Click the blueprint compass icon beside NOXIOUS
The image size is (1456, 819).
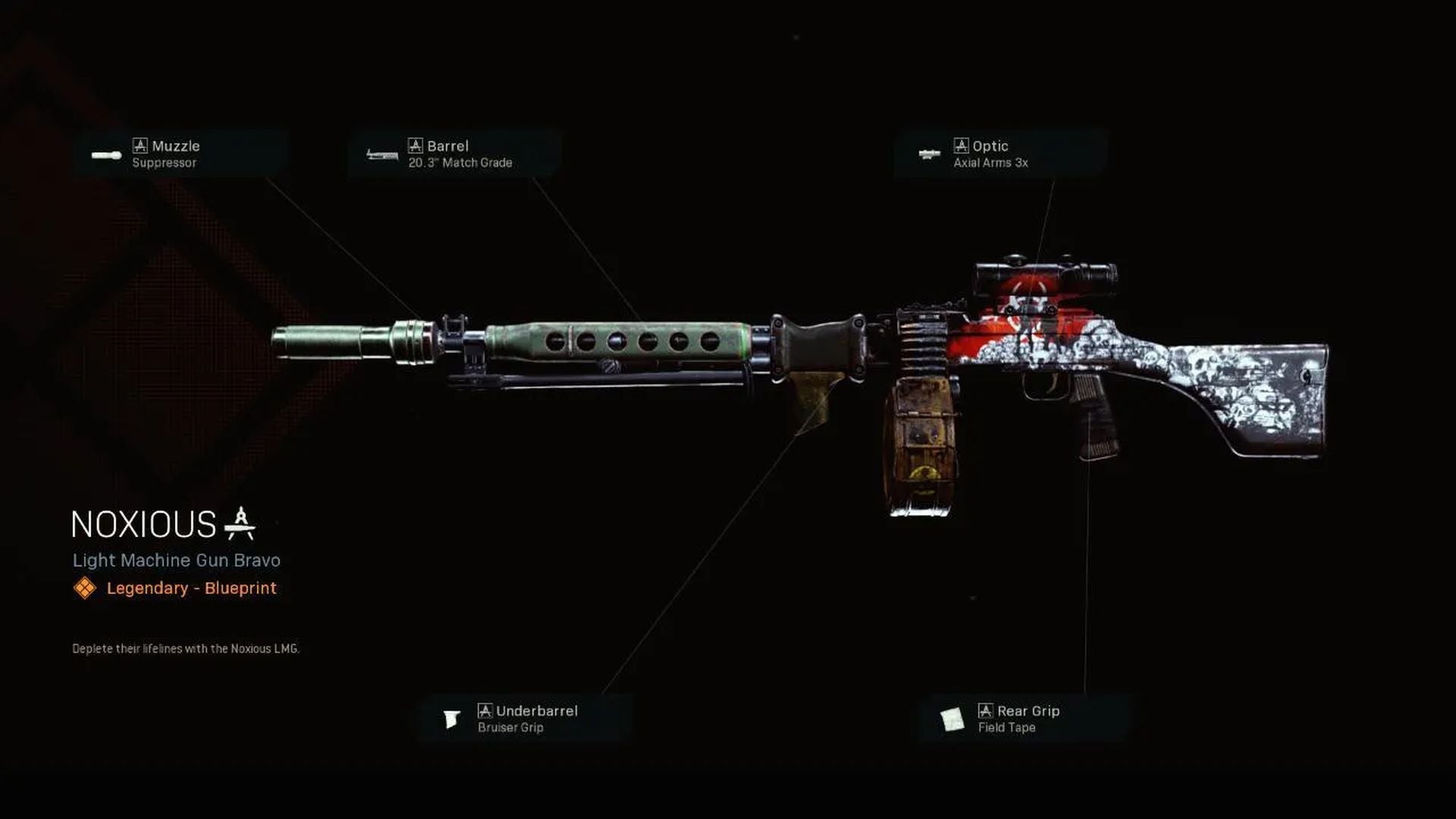click(241, 520)
